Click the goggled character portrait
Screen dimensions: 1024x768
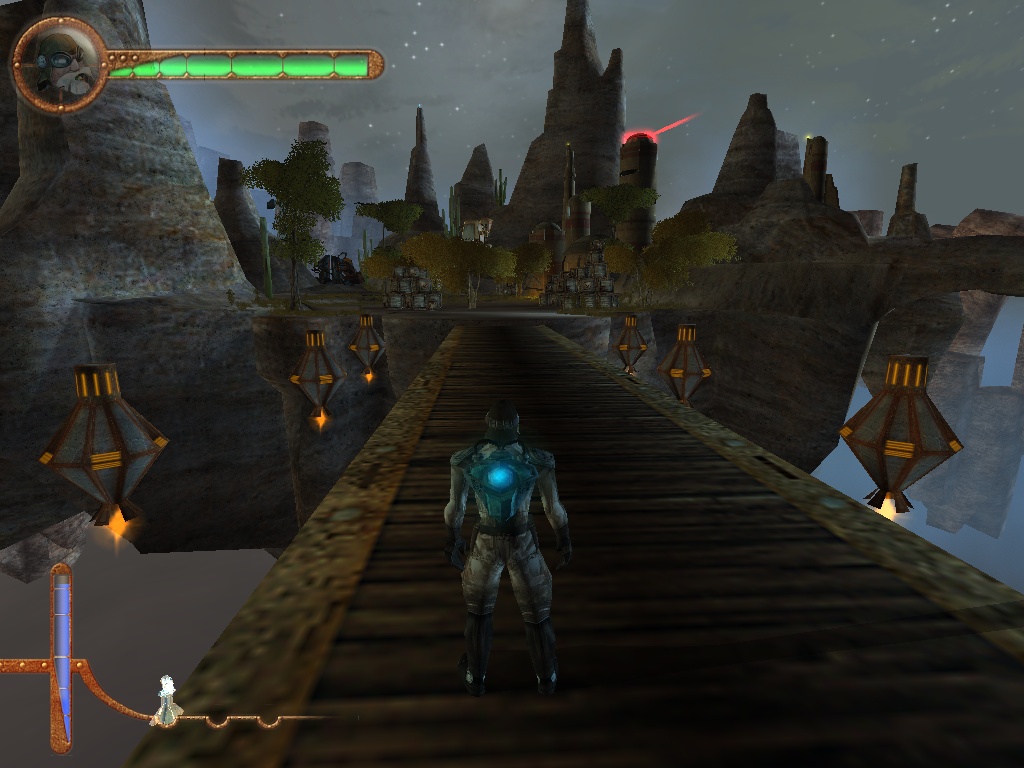tap(59, 64)
